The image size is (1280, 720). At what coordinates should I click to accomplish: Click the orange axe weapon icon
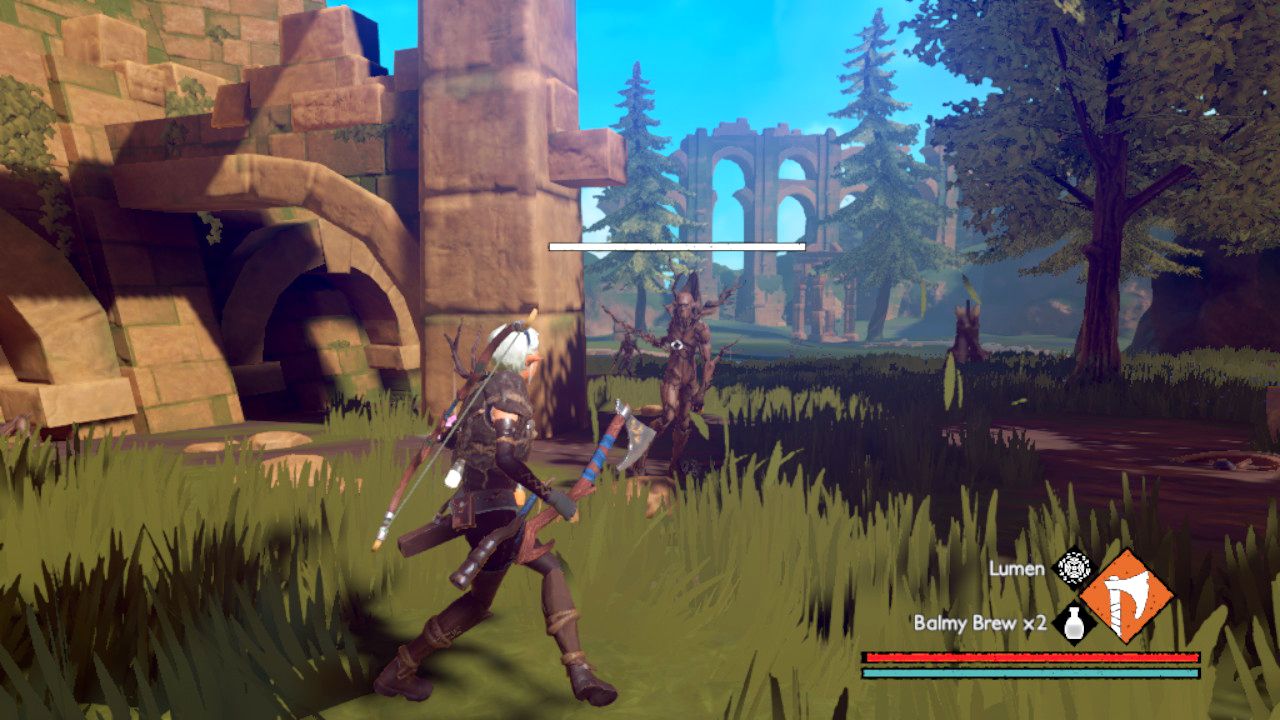pyautogui.click(x=1127, y=596)
